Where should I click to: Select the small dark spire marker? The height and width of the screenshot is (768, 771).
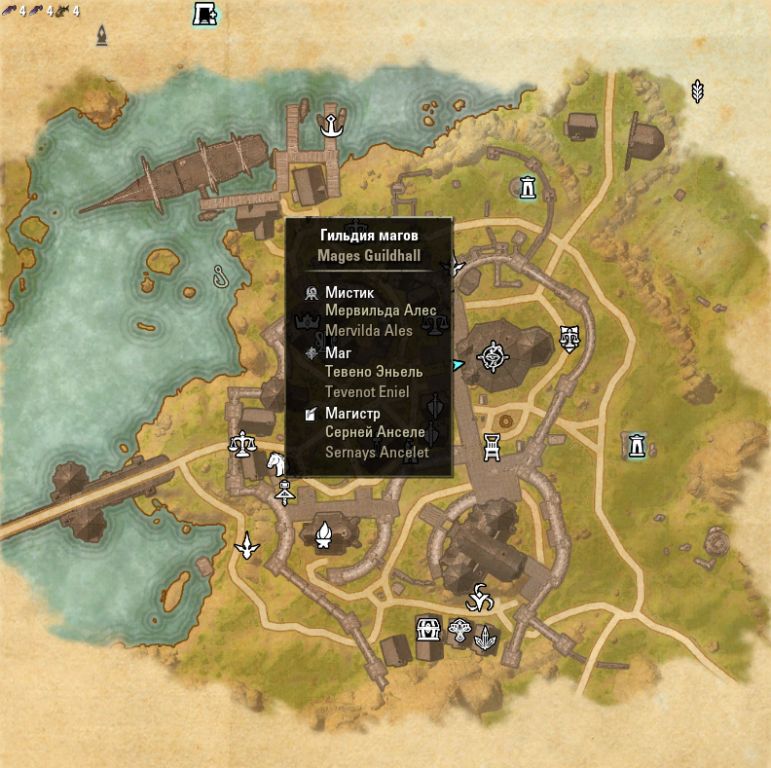(102, 36)
